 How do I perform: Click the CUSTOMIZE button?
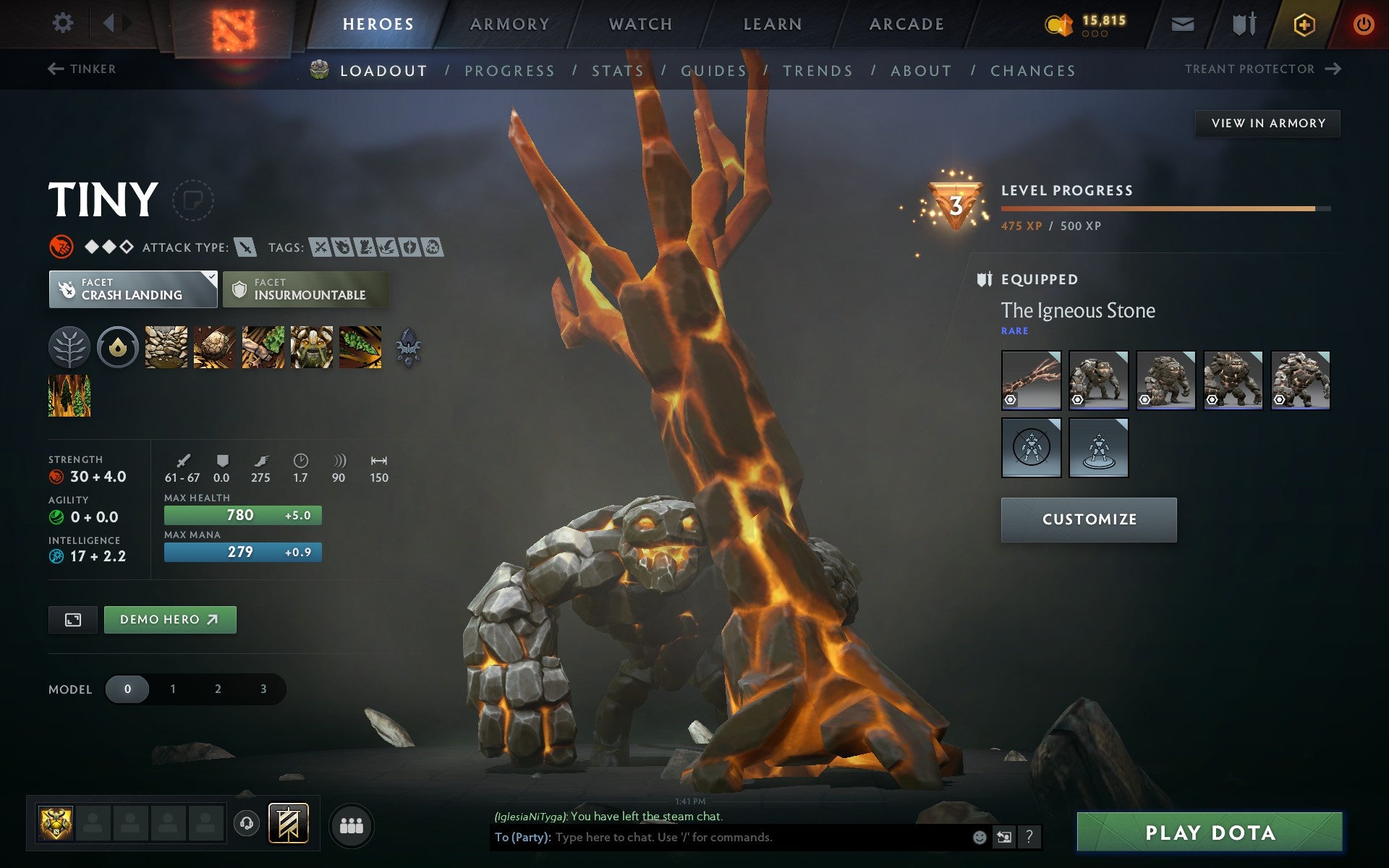[x=1089, y=519]
